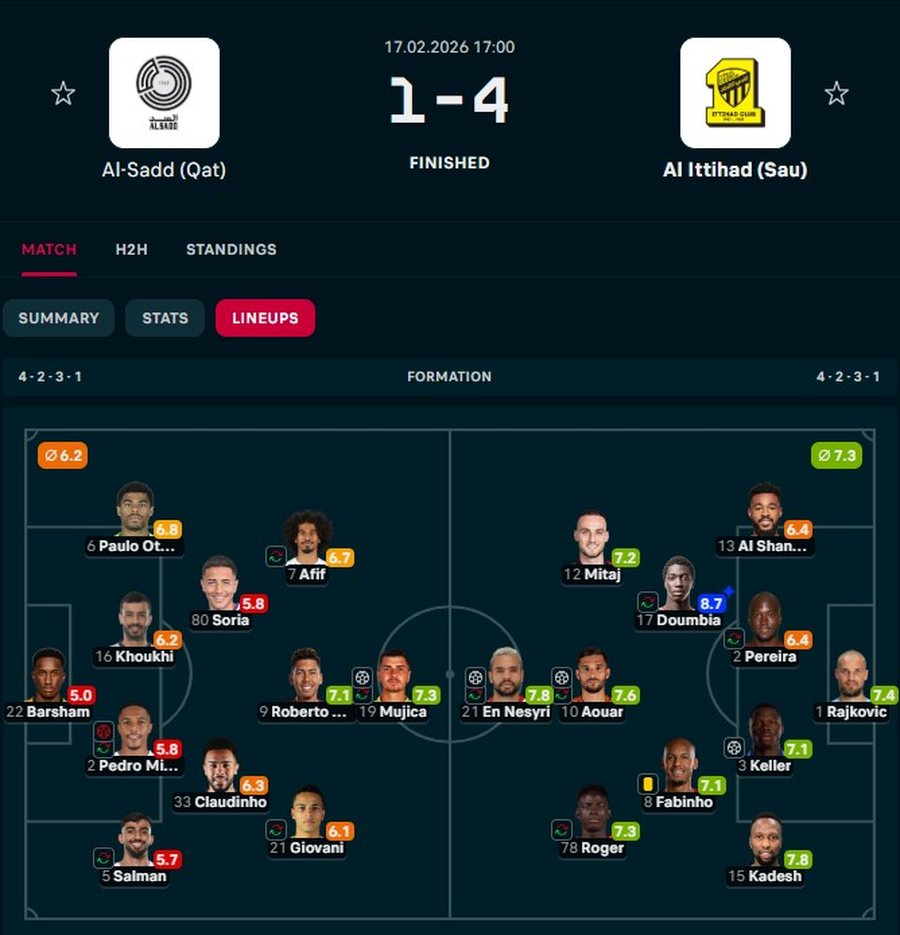Open the Al-Sadd team logo

tap(164, 93)
